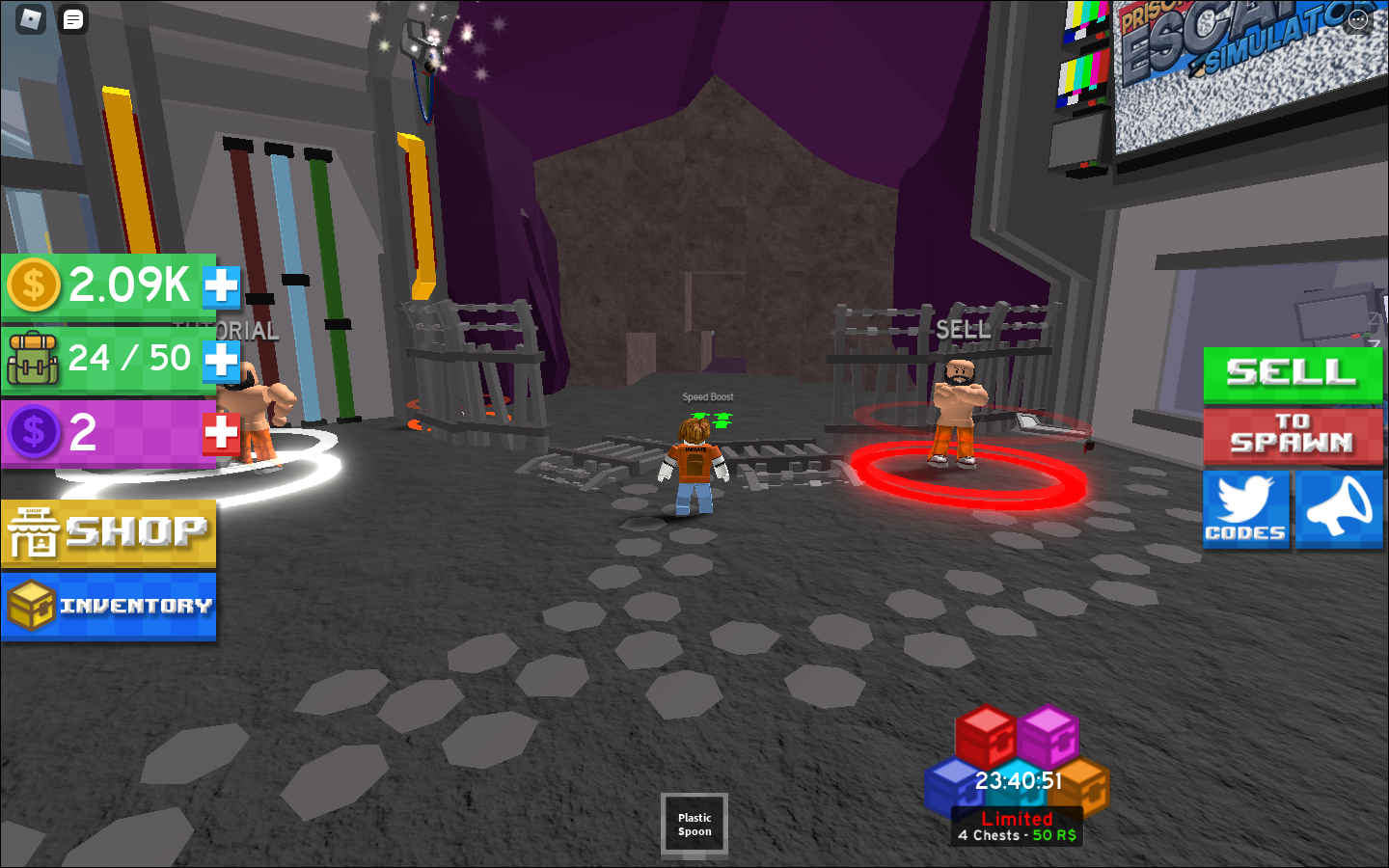Viewport: 1389px width, 868px height.
Task: Open the Roblox menu in the top-left corner
Action: [x=31, y=18]
